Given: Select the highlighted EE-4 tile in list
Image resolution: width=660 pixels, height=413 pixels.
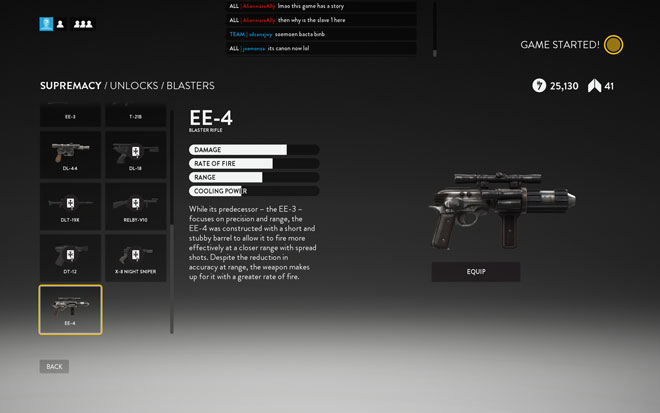Looking at the screenshot, I should tap(70, 310).
